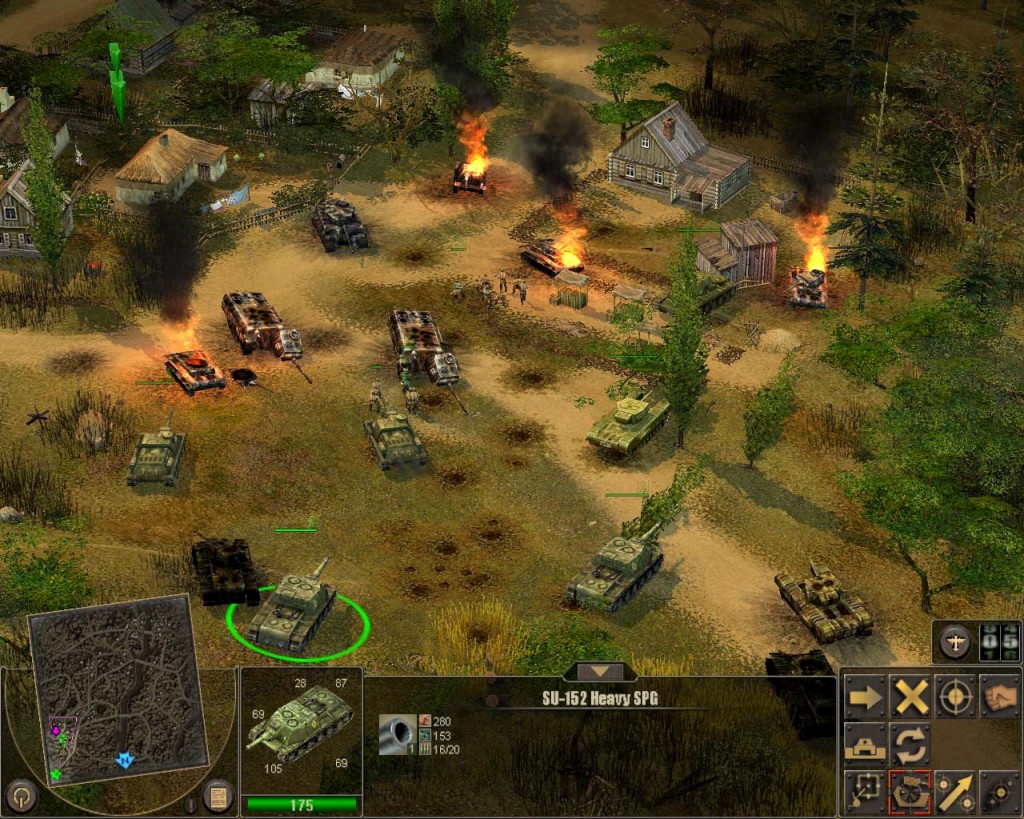The height and width of the screenshot is (819, 1024).
Task: Click the circular arrows rotate command
Action: tap(911, 744)
